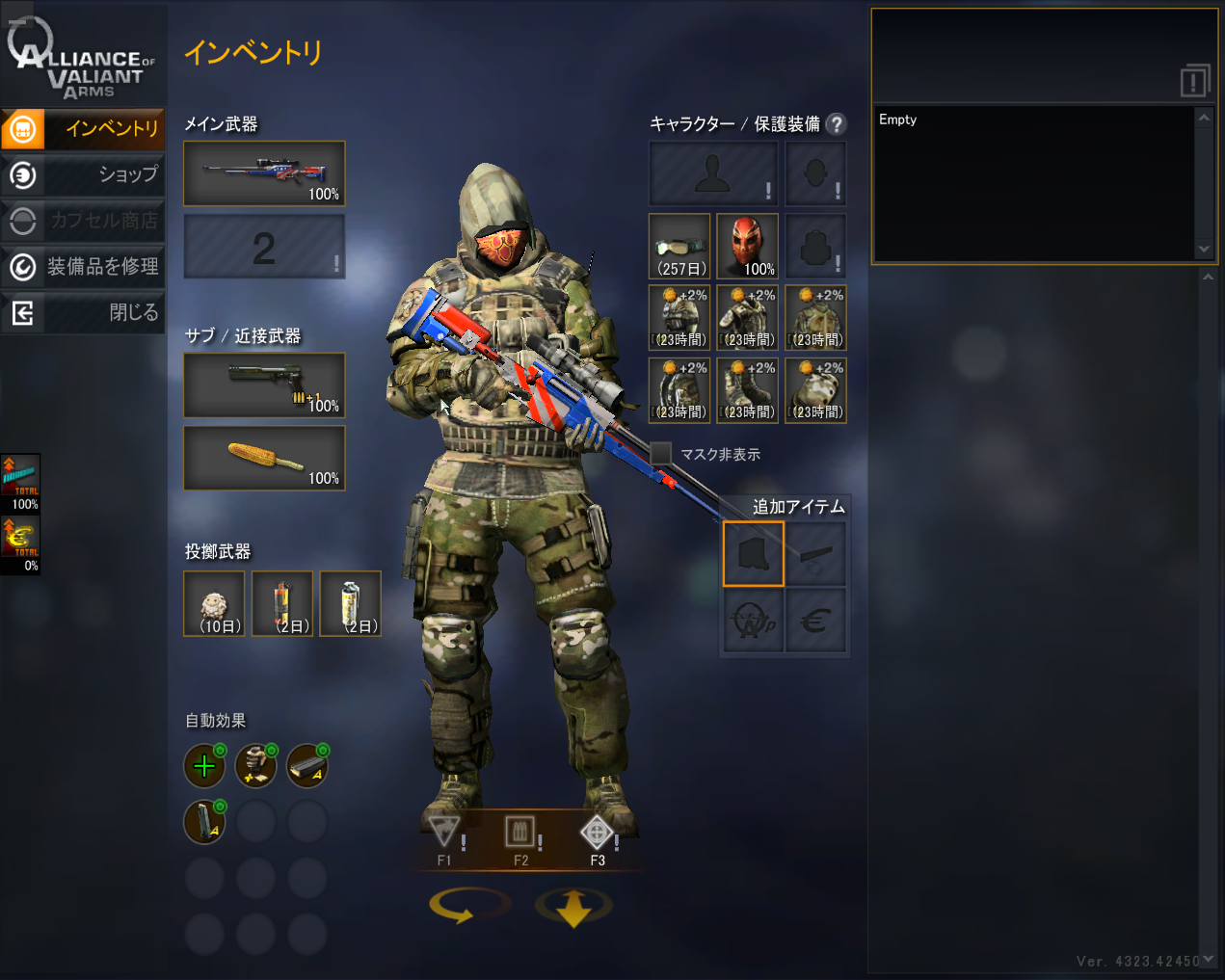Choose the F1 loadout button
This screenshot has height=980, width=1225.
click(x=444, y=836)
